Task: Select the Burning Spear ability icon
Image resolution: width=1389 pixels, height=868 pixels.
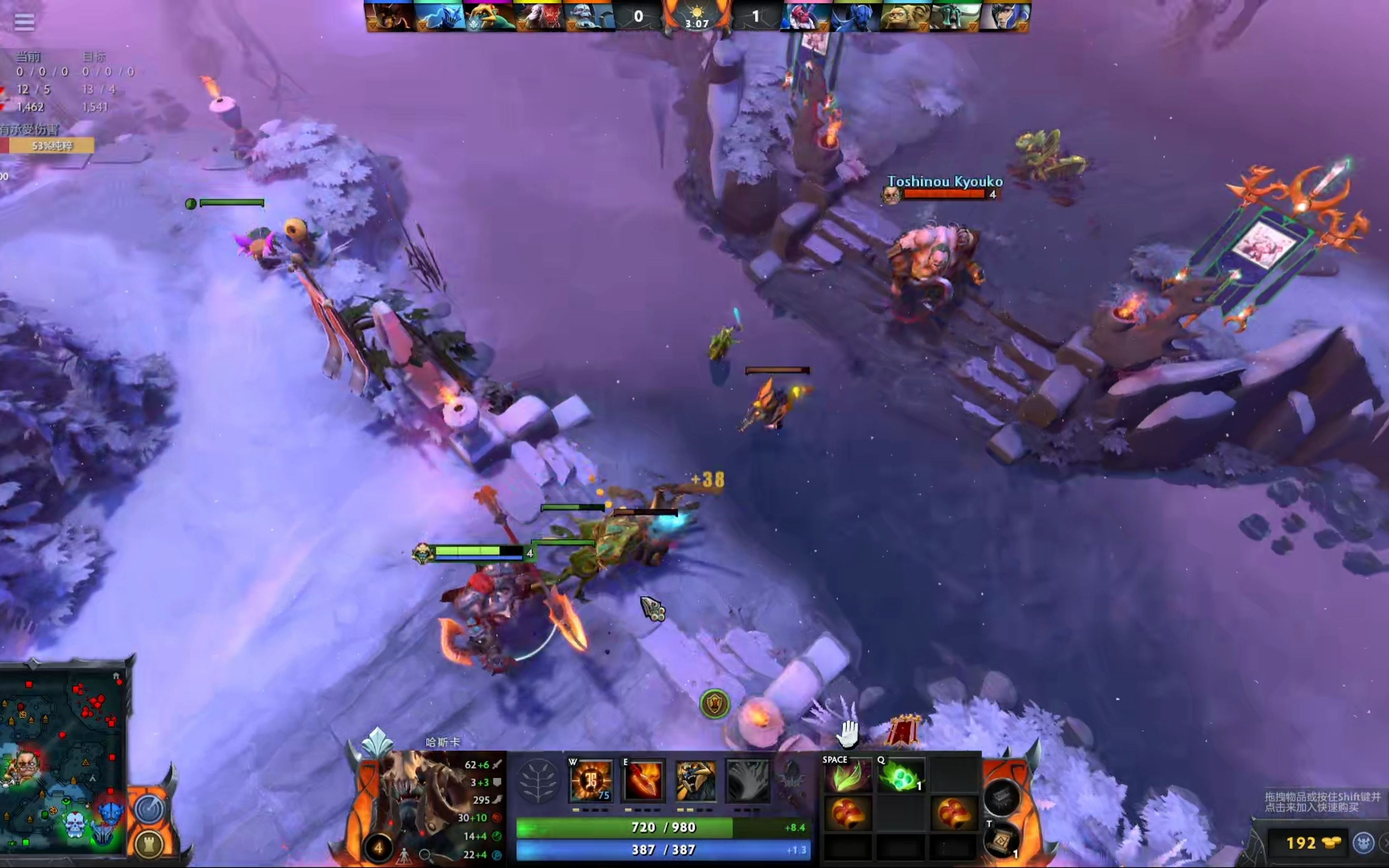Action: coord(643,783)
